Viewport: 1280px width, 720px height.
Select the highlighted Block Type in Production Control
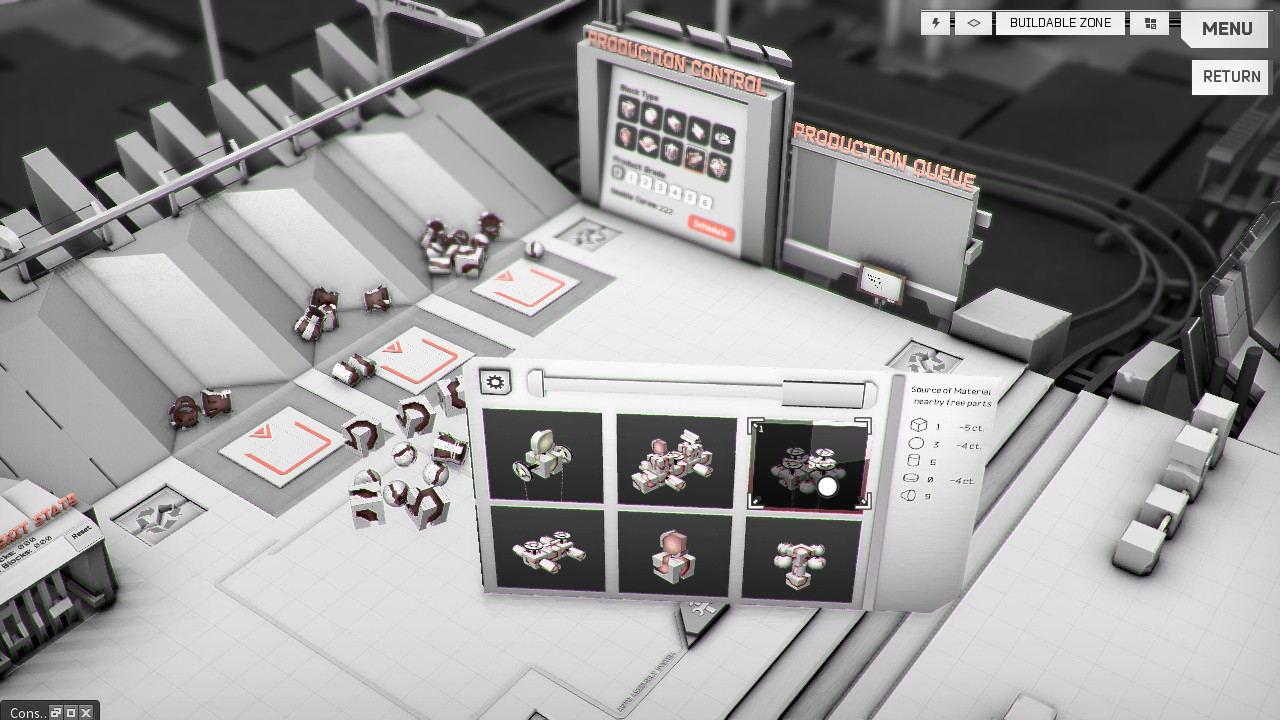(697, 157)
